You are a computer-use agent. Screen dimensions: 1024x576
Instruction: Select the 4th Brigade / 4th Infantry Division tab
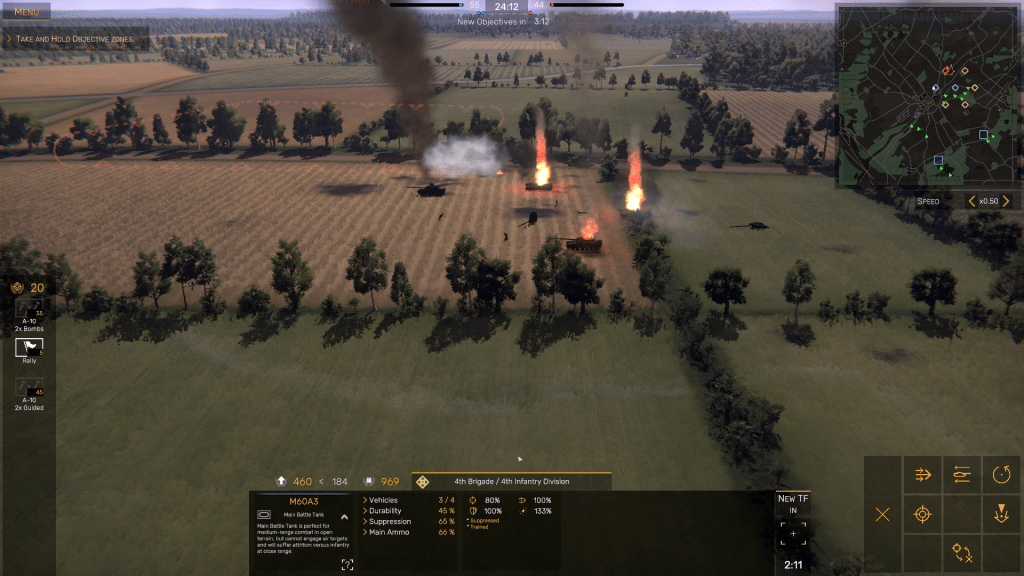(511, 481)
